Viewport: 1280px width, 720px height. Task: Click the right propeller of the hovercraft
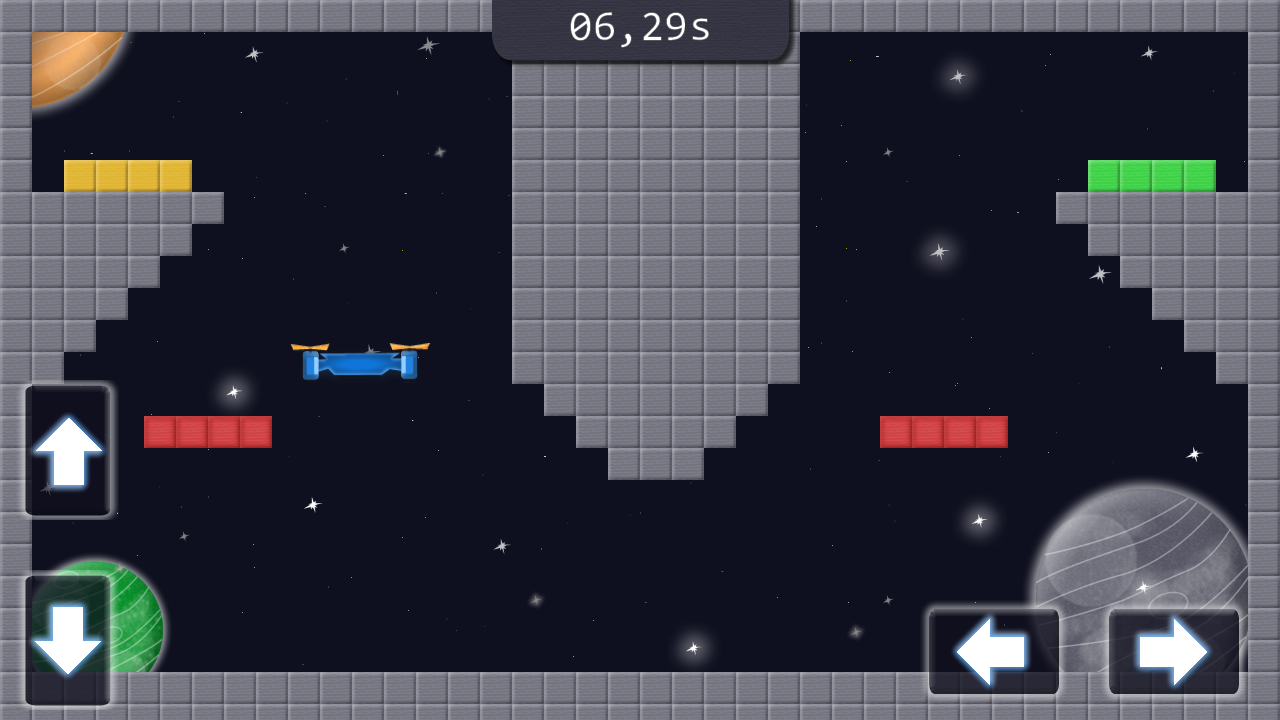[408, 345]
